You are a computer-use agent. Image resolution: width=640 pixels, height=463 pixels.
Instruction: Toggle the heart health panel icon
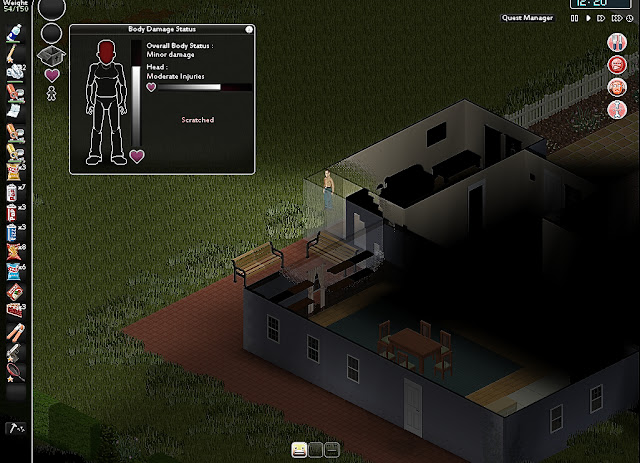[x=52, y=75]
